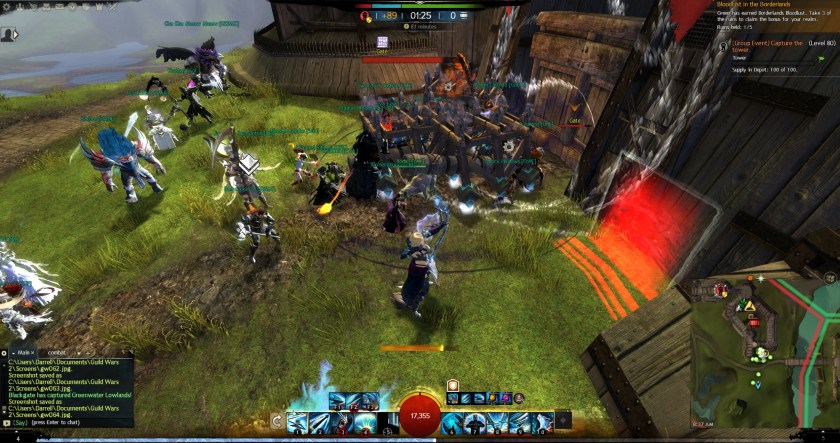Open the combat chat tab
Screen dimensions: 840x443
pyautogui.click(x=57, y=353)
